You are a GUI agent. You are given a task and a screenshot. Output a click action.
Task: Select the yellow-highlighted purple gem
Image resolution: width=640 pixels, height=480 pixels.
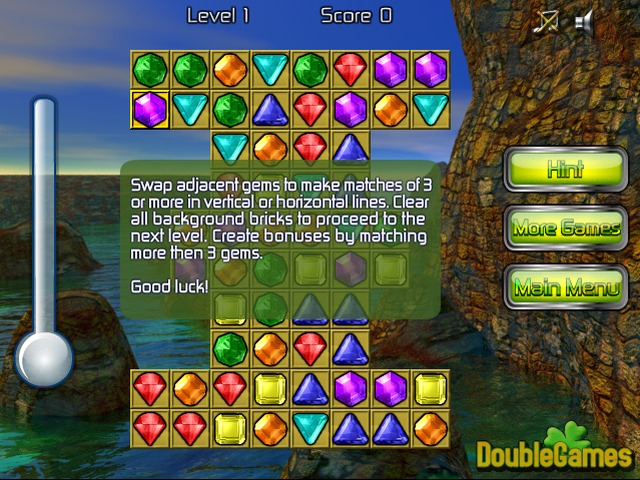[x=150, y=108]
